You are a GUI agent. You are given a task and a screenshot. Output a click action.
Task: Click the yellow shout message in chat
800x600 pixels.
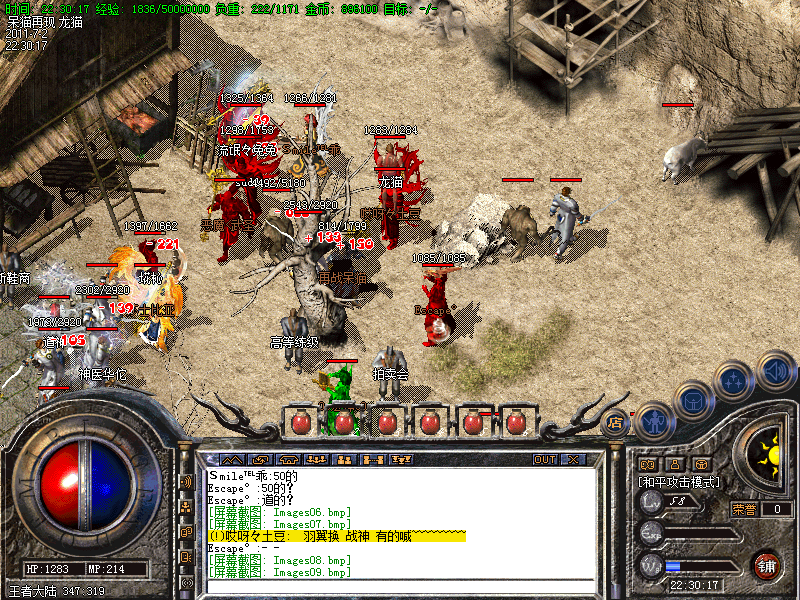pos(336,537)
